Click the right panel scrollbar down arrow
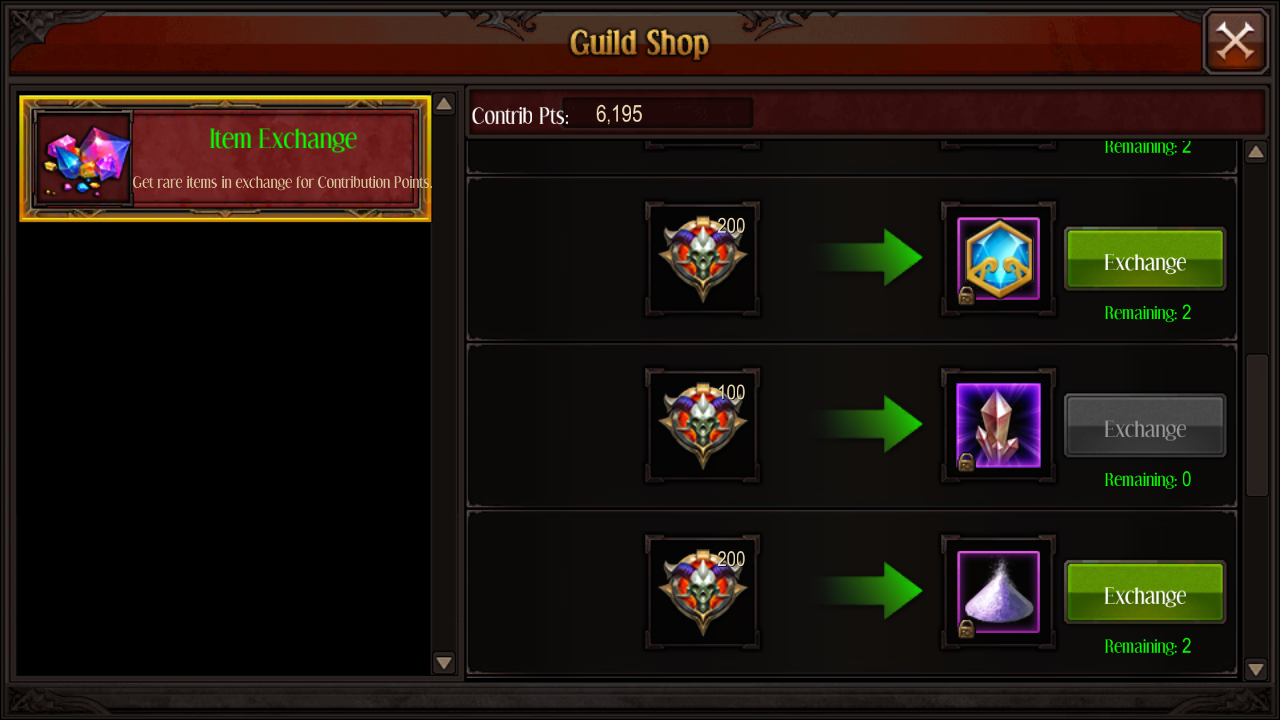This screenshot has width=1280, height=720. coord(1256,669)
